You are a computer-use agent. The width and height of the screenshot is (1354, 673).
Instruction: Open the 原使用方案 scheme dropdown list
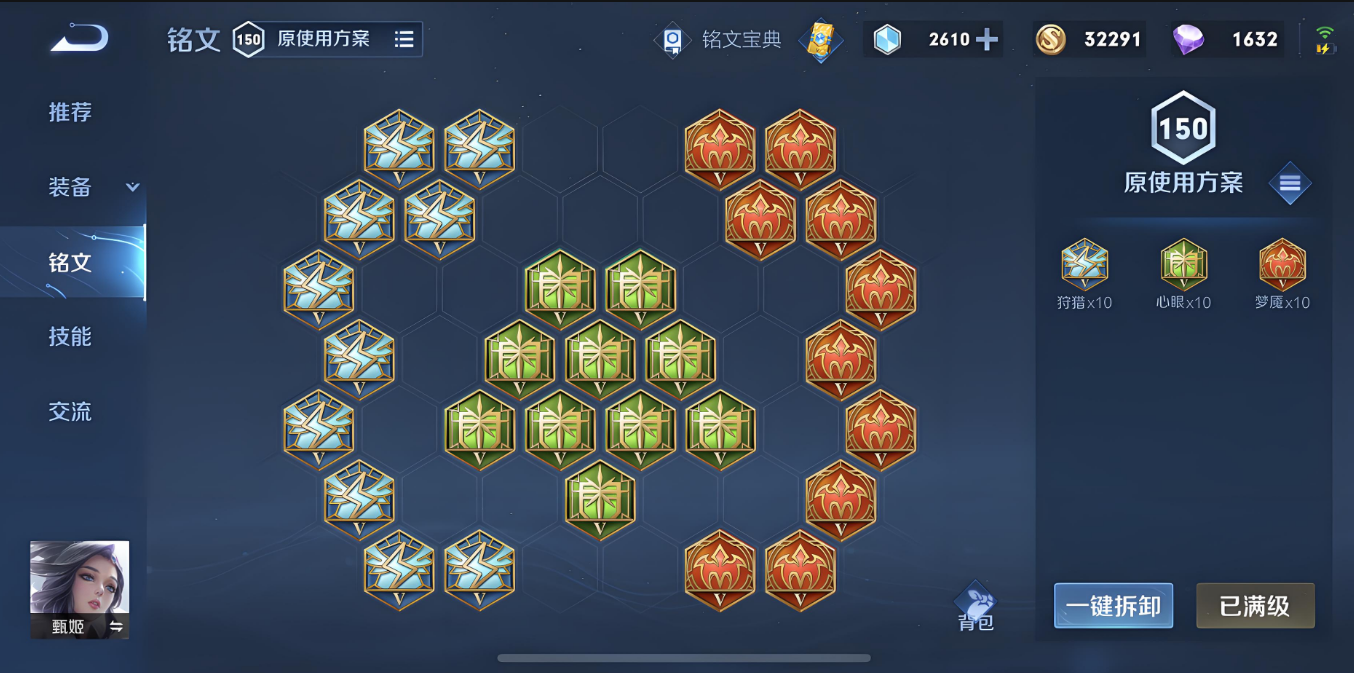403,39
